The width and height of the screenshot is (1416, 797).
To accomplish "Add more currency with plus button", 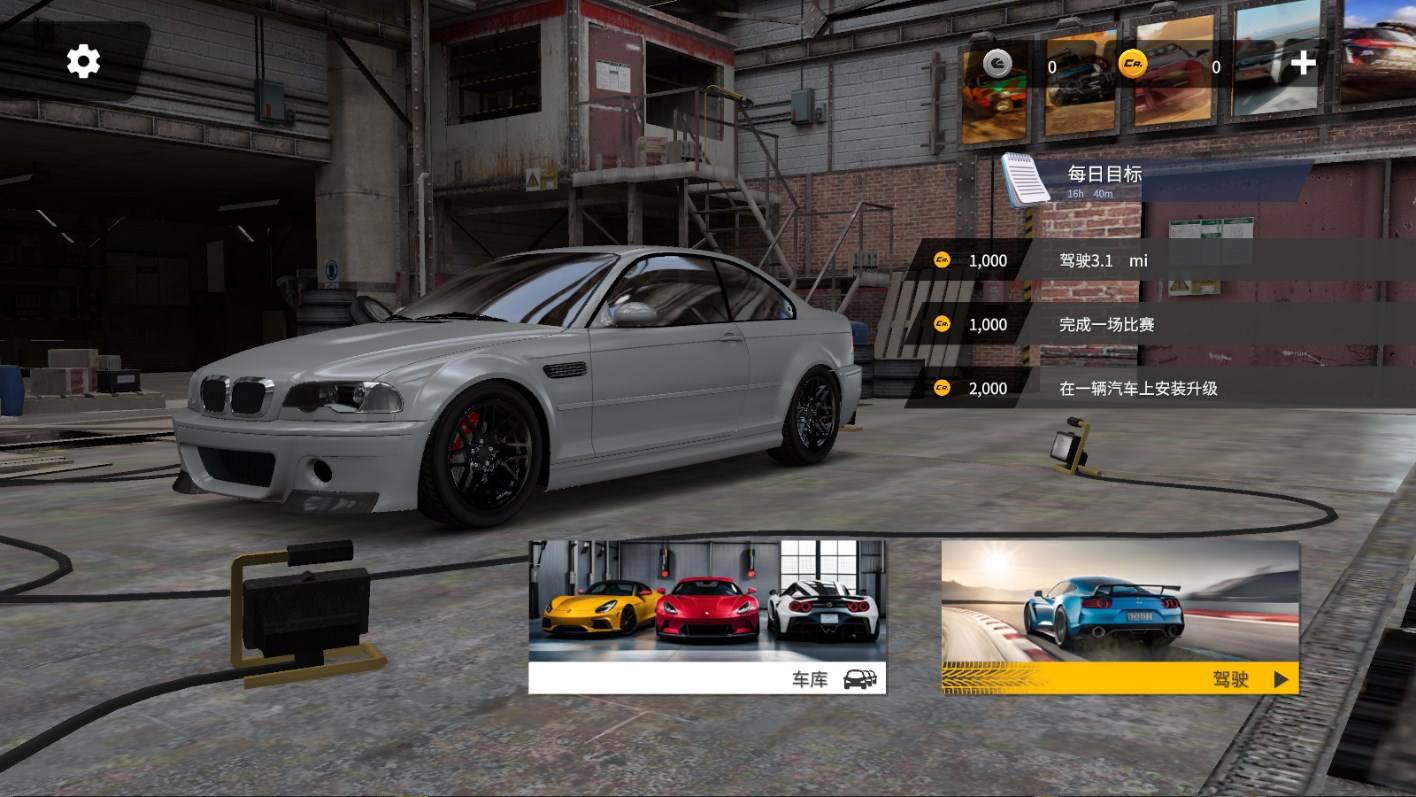I will tap(1303, 64).
